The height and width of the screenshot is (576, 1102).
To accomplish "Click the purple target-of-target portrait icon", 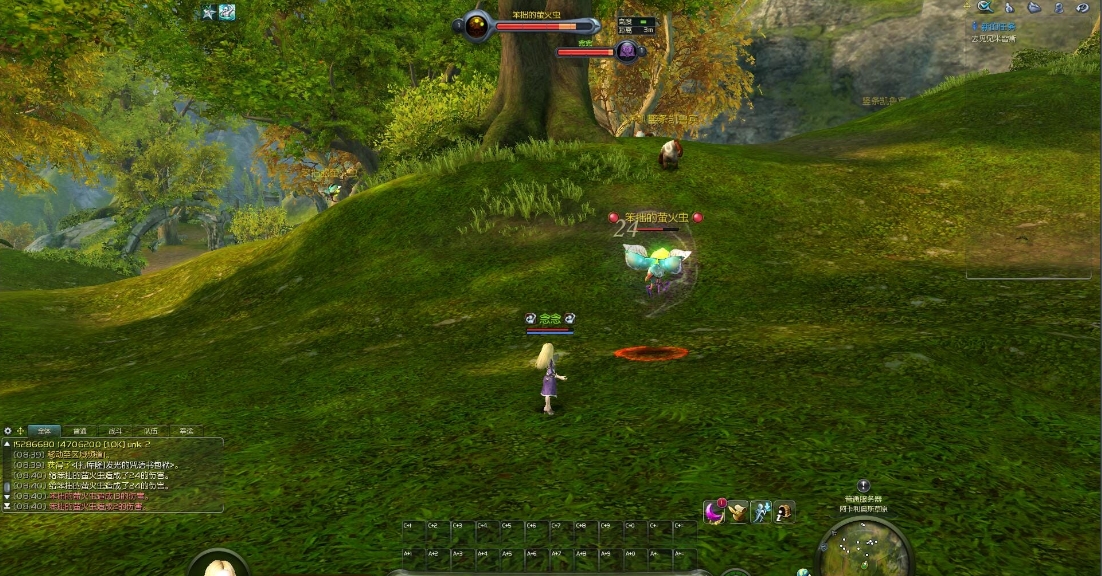I will pos(627,51).
